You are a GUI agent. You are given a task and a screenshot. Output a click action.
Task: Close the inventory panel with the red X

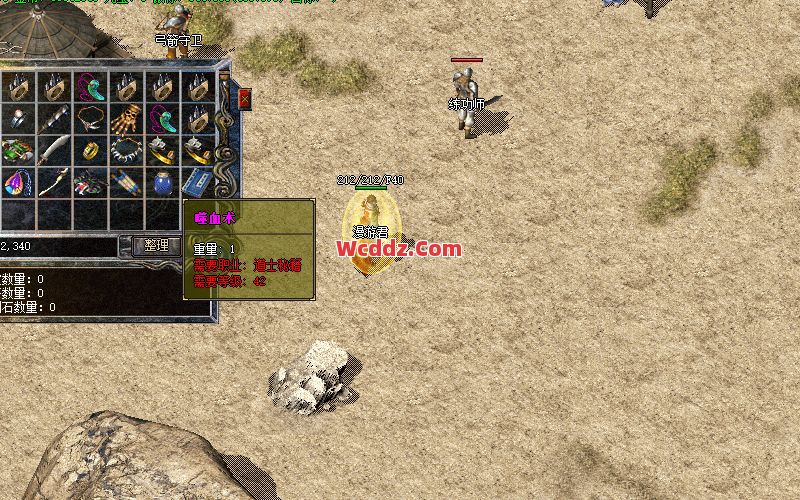[245, 98]
